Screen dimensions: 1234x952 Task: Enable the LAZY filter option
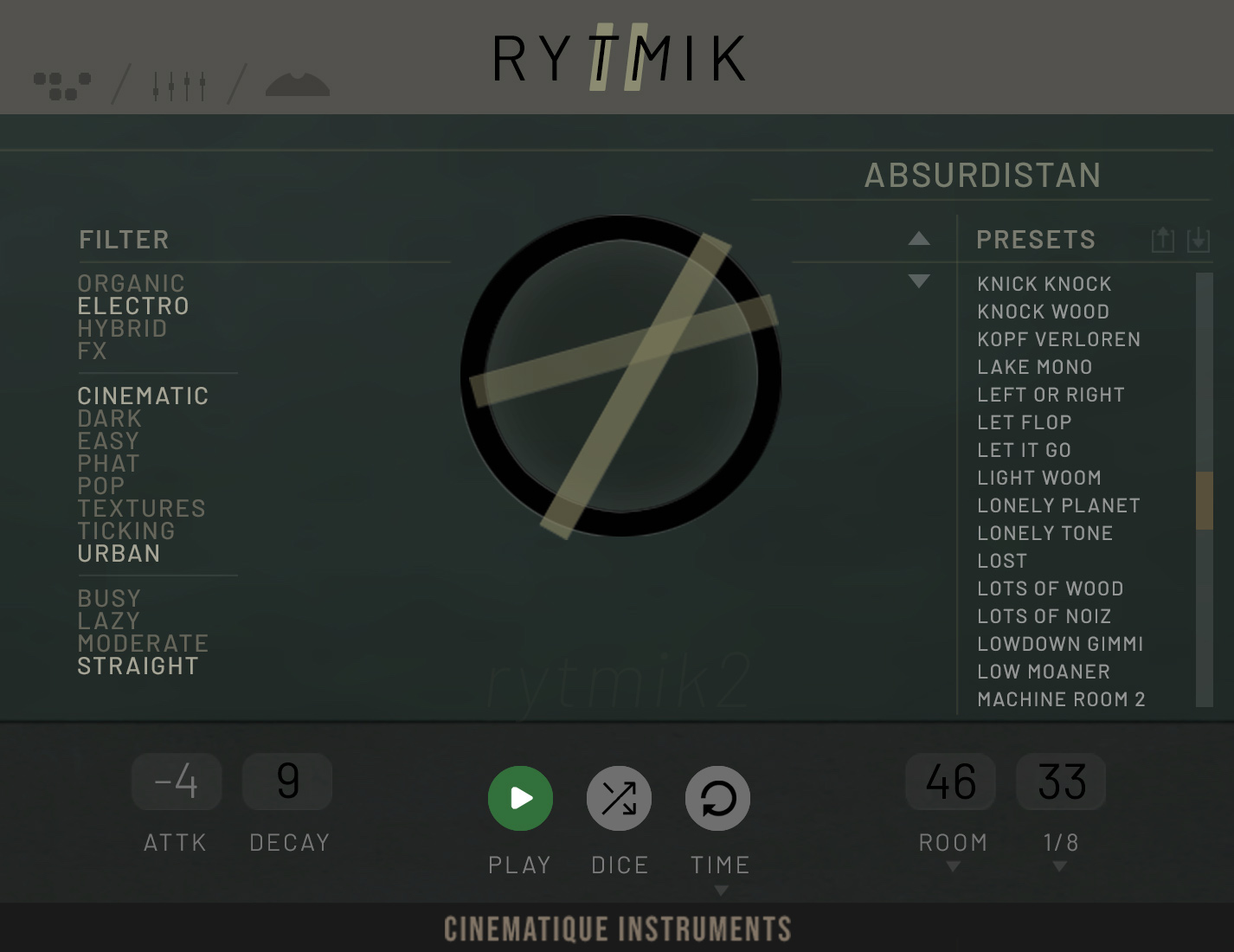point(107,621)
